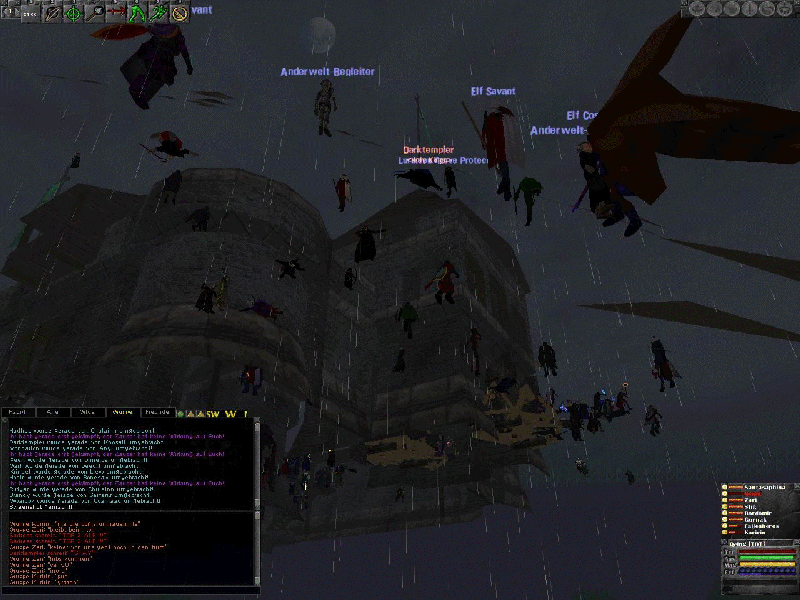Click the upper chat log scrollbar
Viewport: 800px width, 600px height.
257,463
